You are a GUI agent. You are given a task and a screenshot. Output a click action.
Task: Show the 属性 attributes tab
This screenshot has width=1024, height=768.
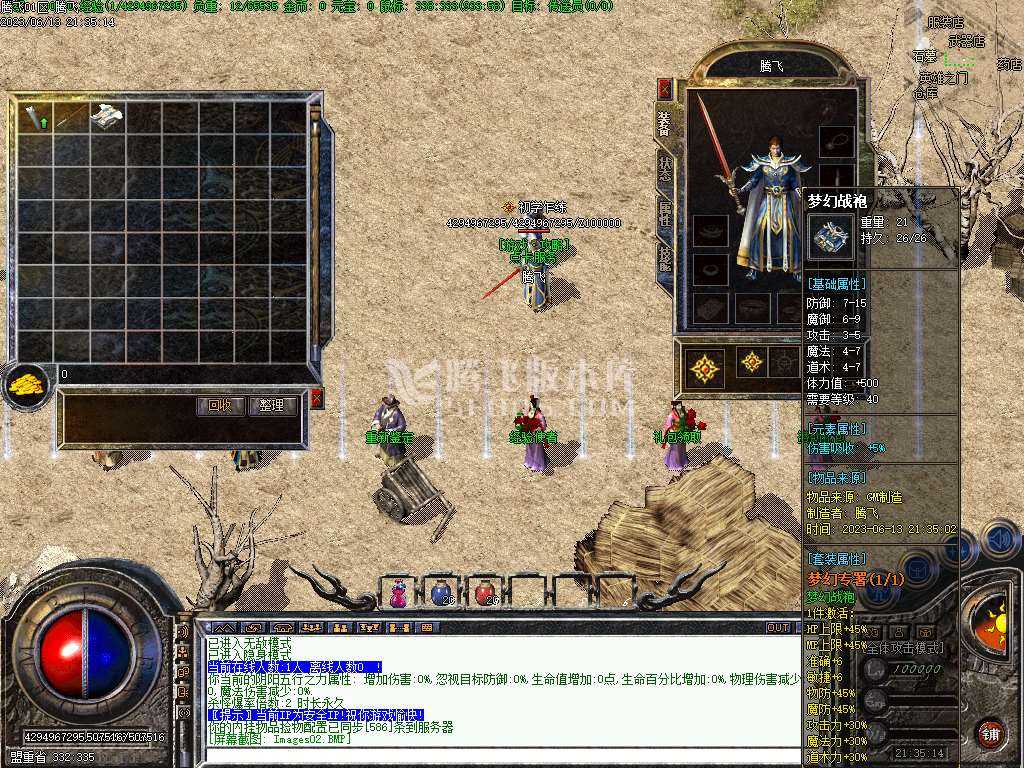point(665,212)
